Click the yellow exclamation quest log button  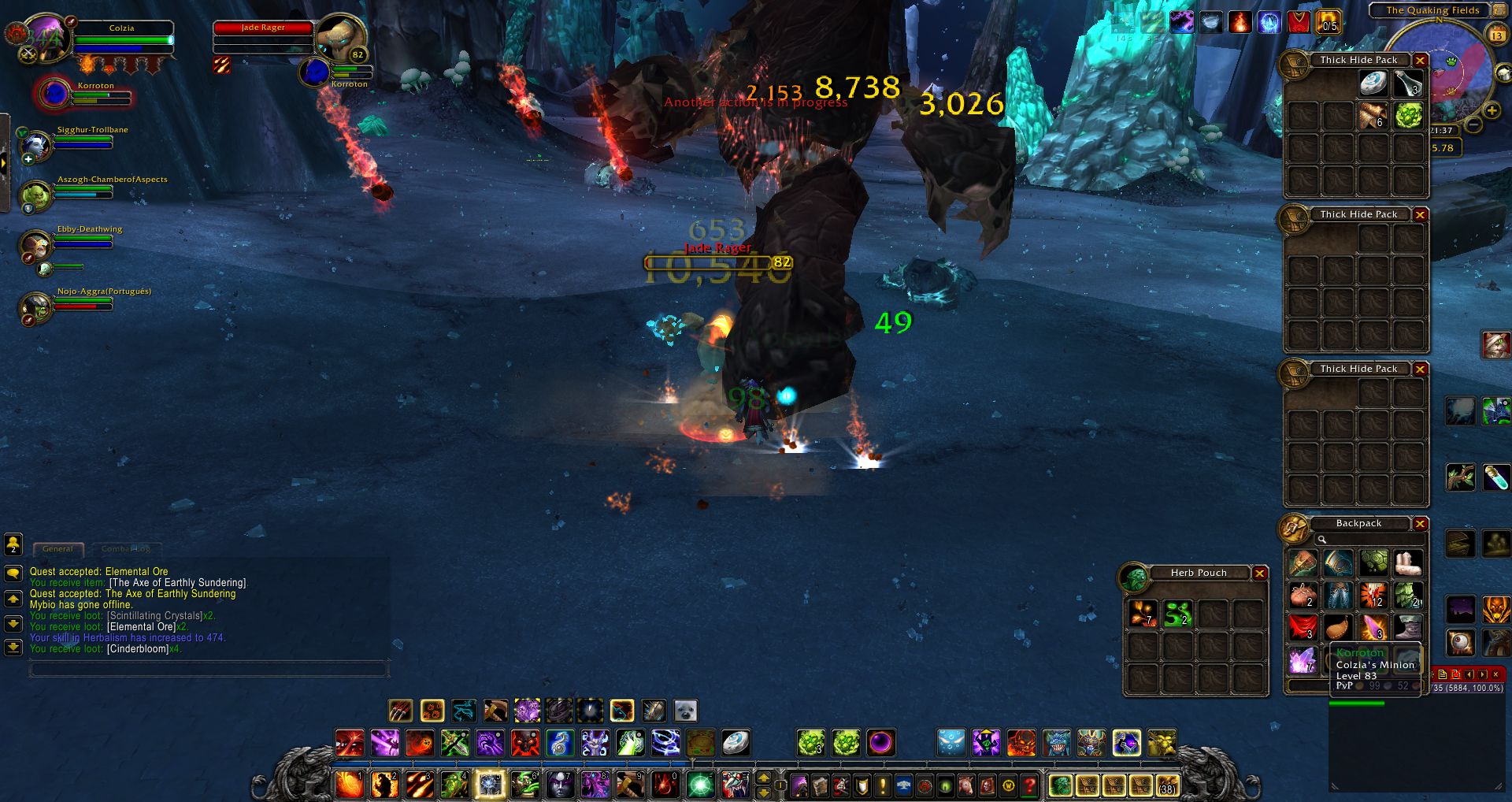[882, 785]
